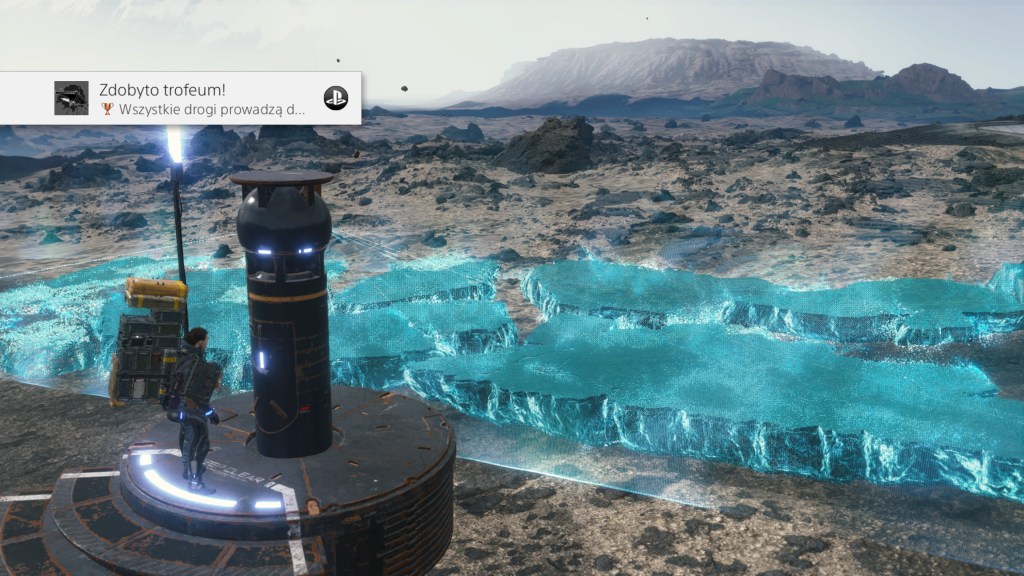Open the 'Zdobyto trofeum!' trophy notification
This screenshot has width=1024, height=576.
200,98
